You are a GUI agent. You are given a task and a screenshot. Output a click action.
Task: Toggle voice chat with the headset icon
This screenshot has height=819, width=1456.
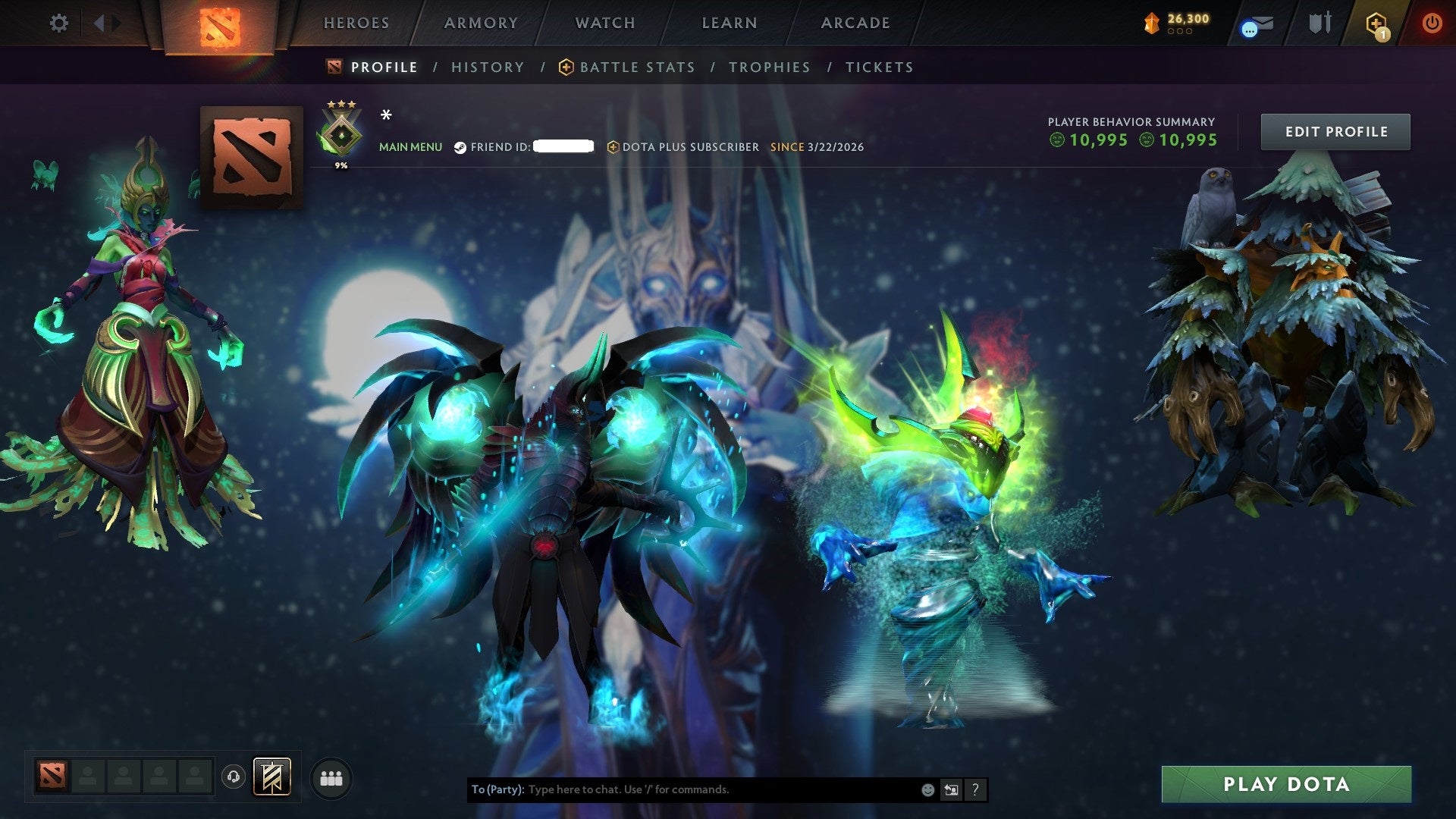(x=233, y=778)
